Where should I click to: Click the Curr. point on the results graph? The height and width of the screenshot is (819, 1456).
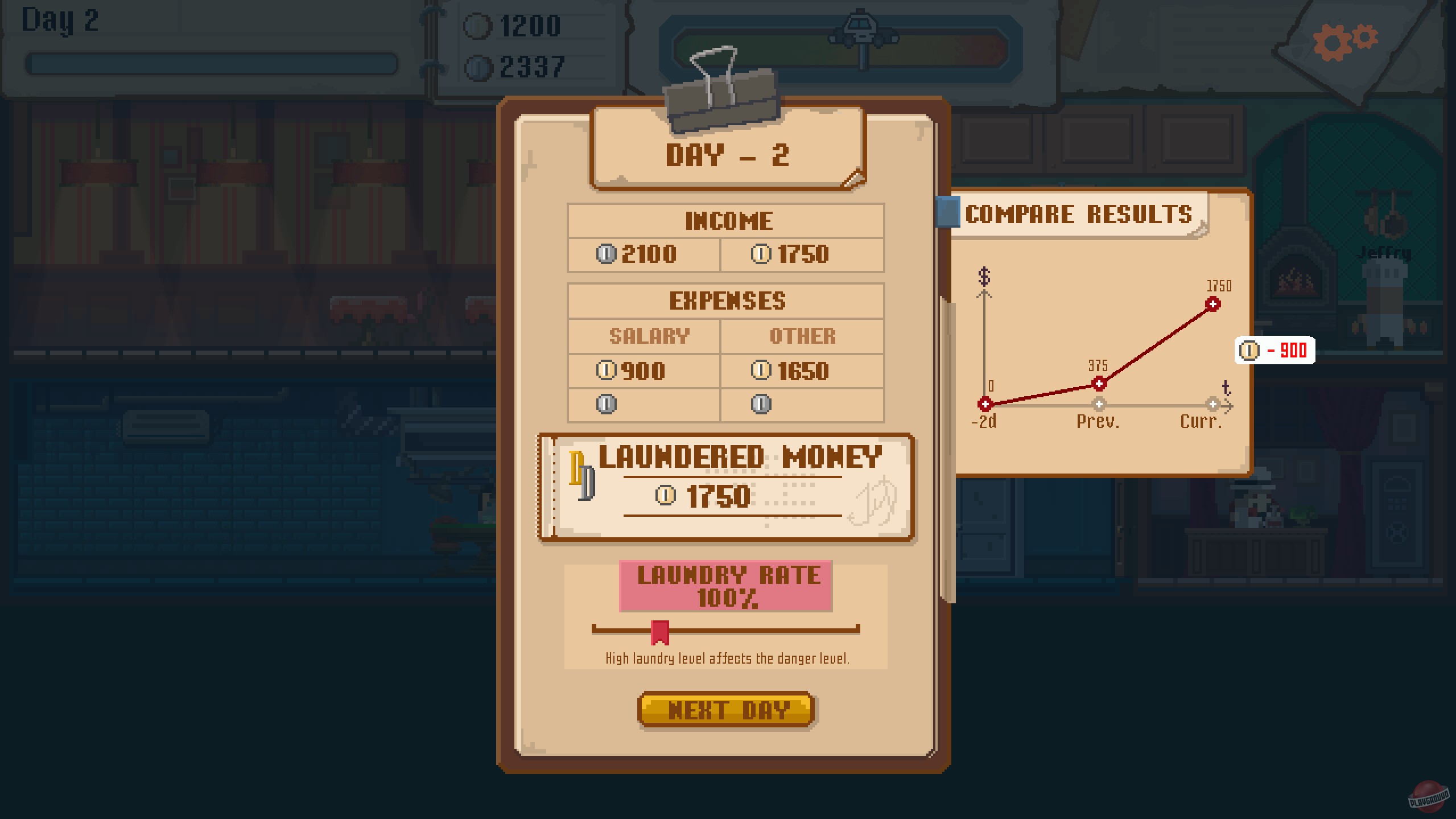(x=1212, y=304)
